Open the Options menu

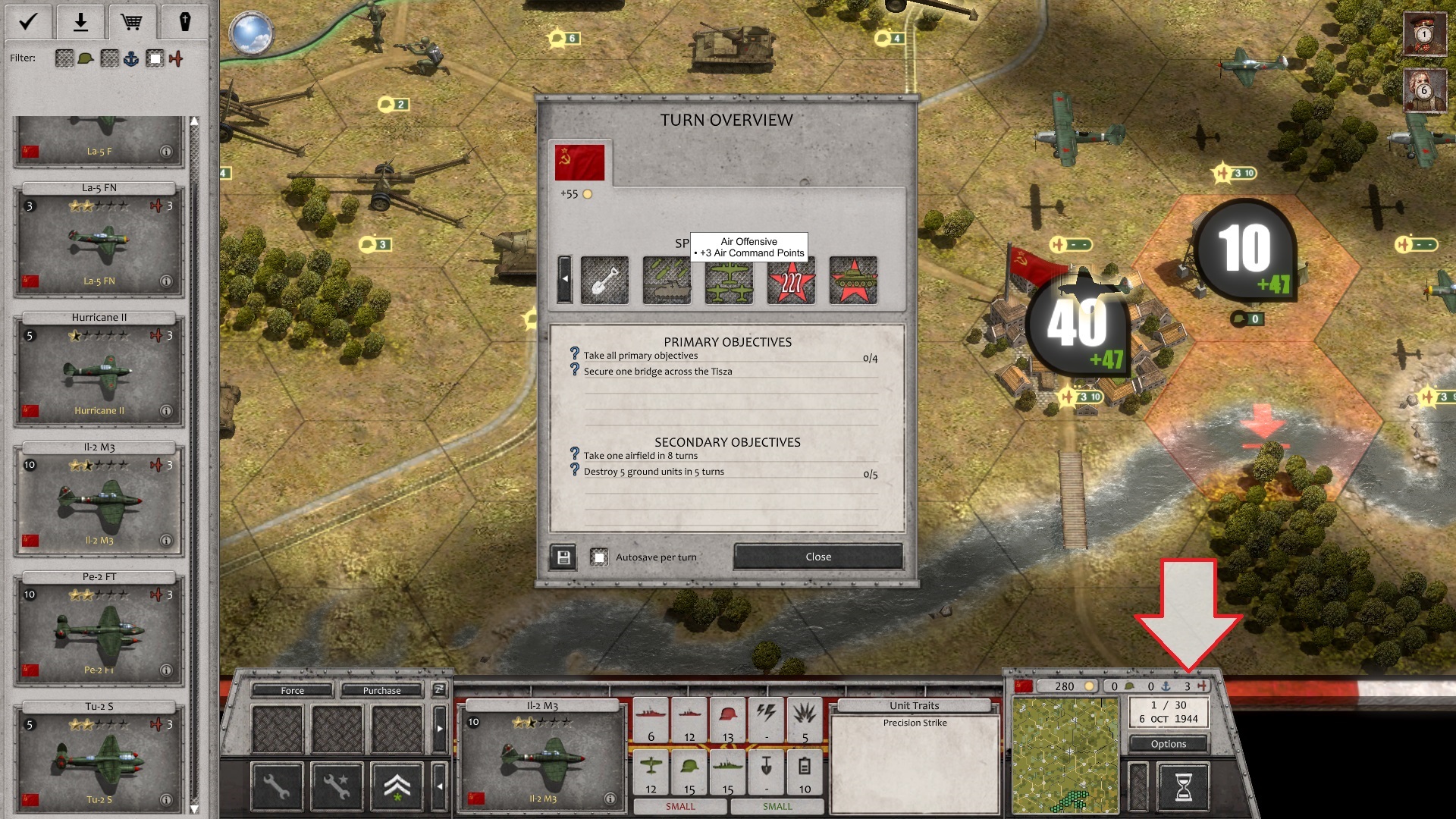click(x=1168, y=744)
